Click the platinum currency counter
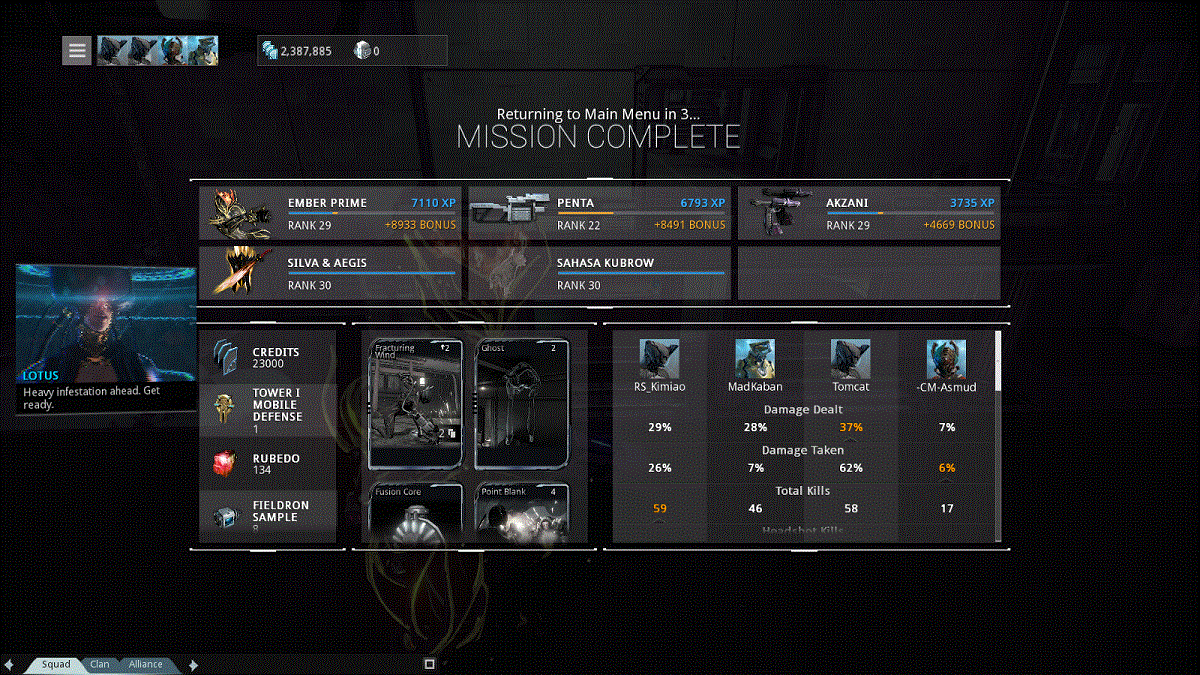 367,51
